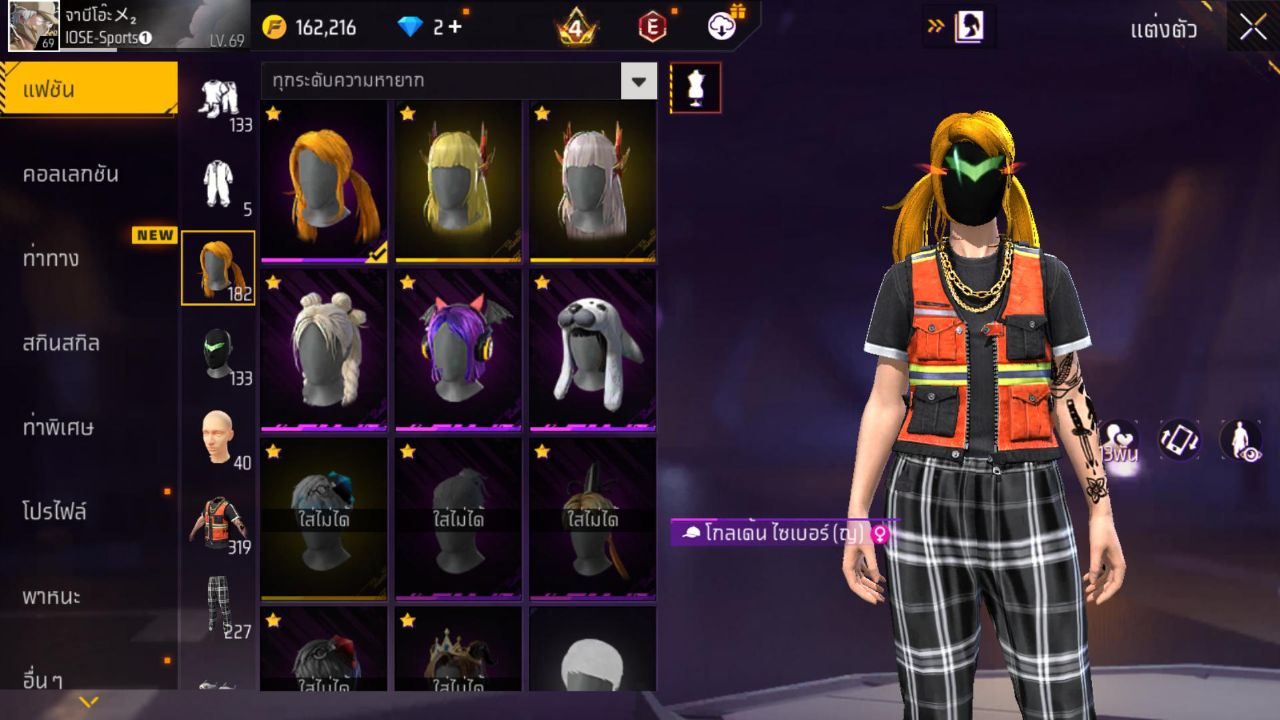Select the mask category icon
Screen dimensions: 1280x720
(218, 350)
